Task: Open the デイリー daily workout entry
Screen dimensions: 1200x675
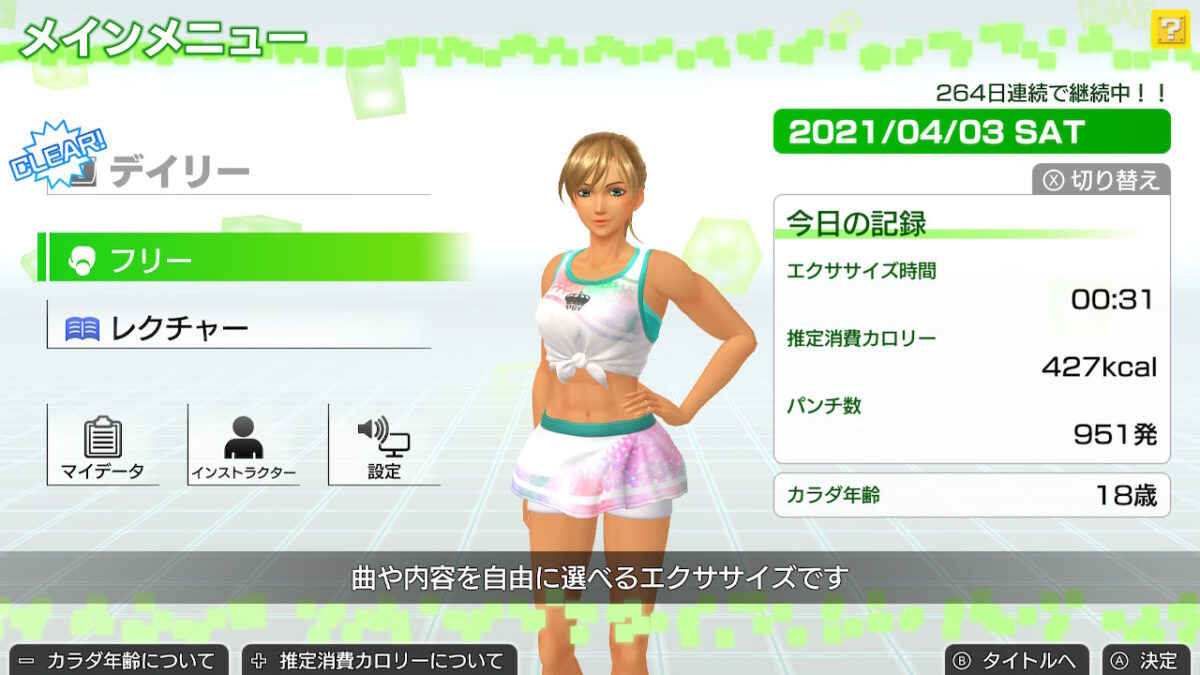Action: point(238,173)
